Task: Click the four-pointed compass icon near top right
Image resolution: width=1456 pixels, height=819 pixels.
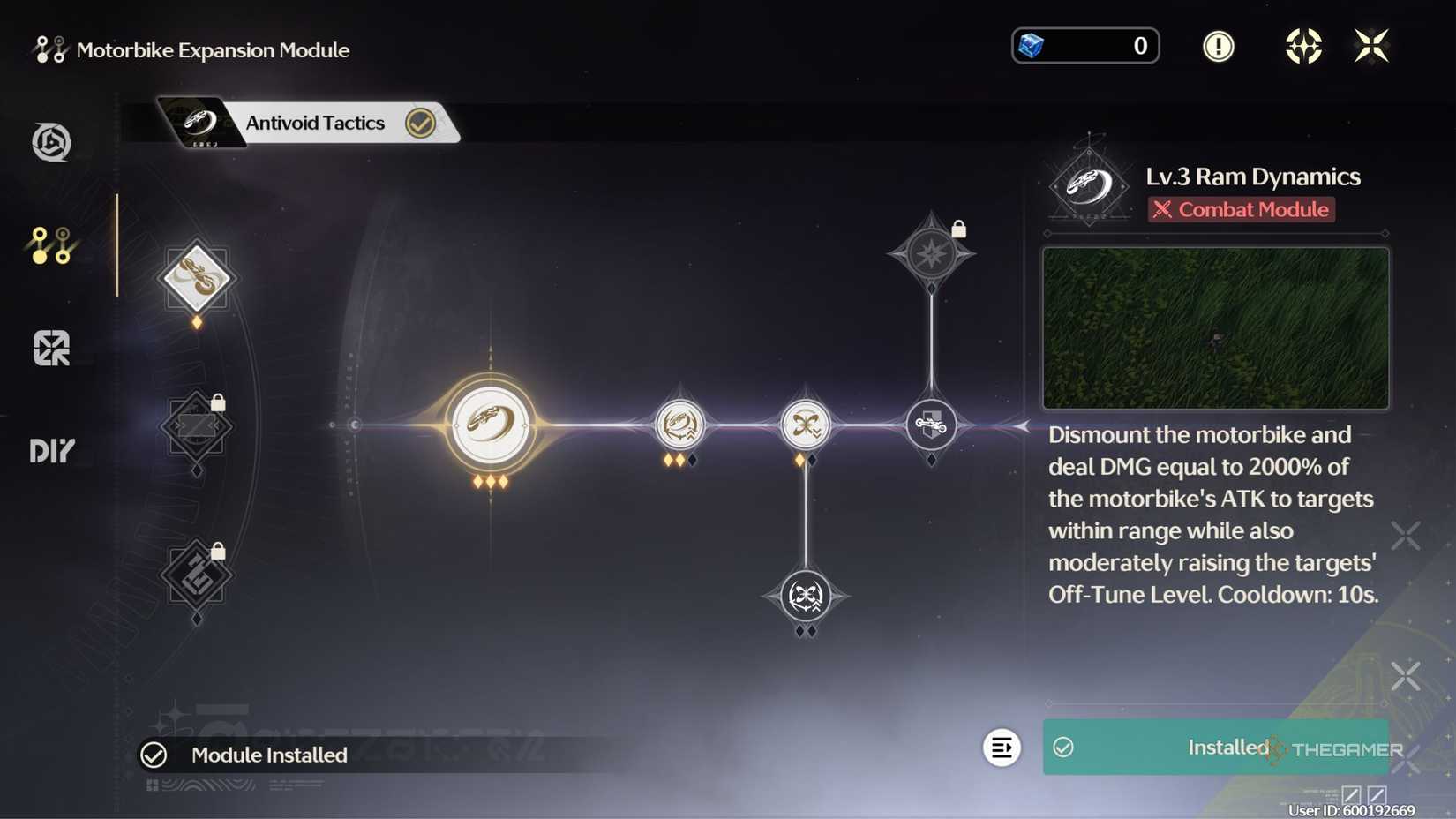Action: pyautogui.click(x=1302, y=46)
